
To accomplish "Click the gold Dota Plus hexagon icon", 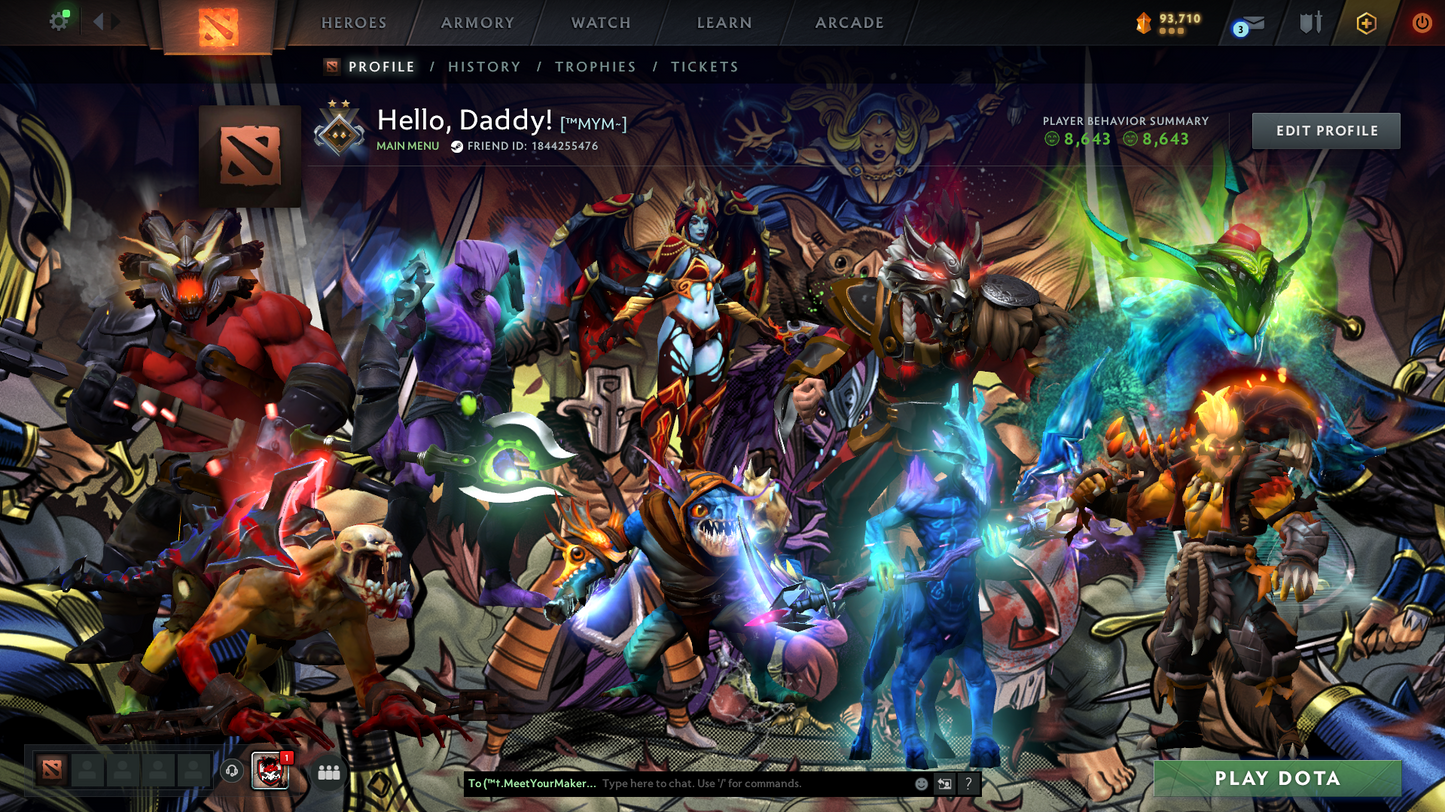I will (x=1366, y=23).
